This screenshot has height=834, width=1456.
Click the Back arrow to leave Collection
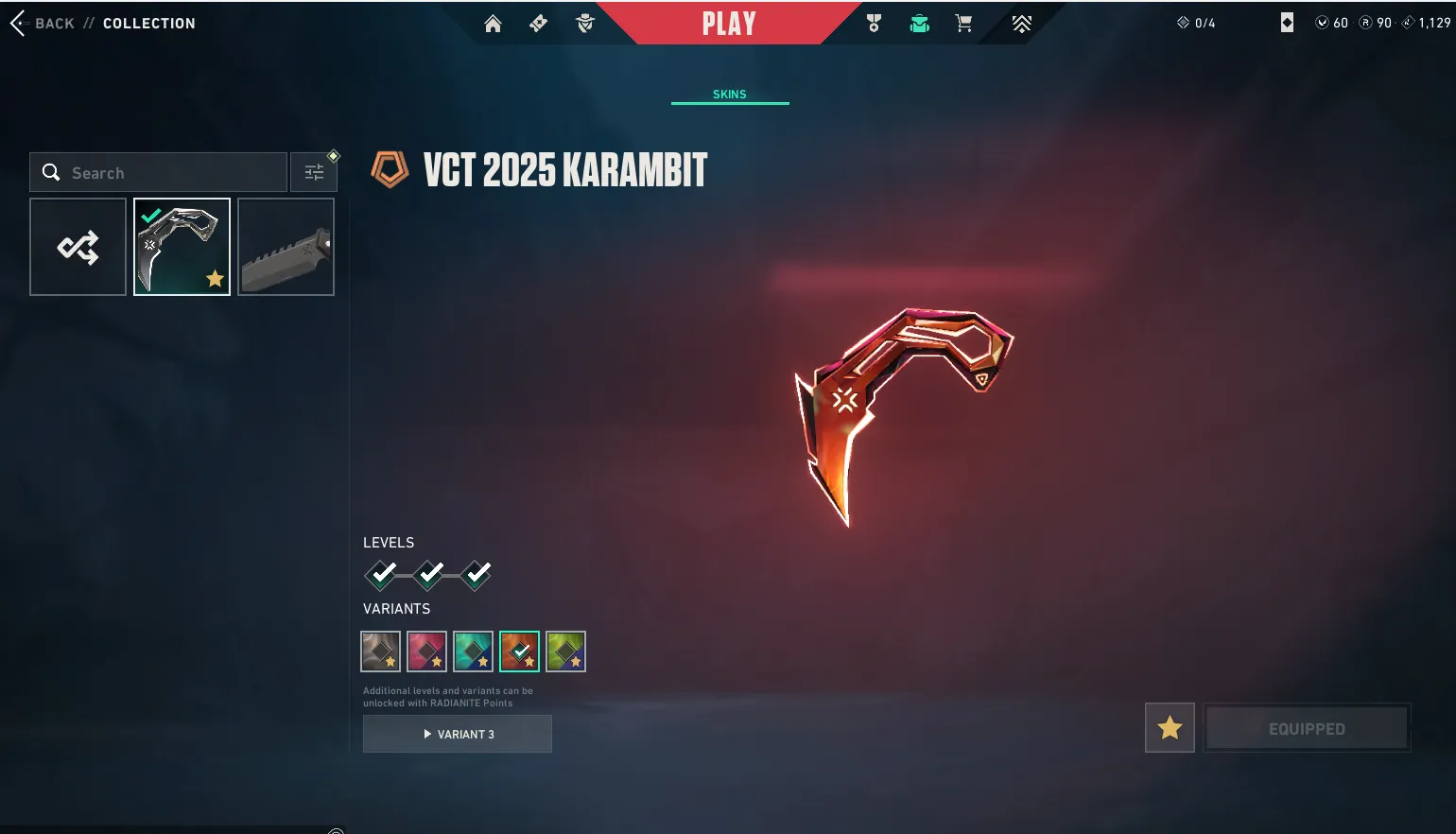pyautogui.click(x=15, y=23)
